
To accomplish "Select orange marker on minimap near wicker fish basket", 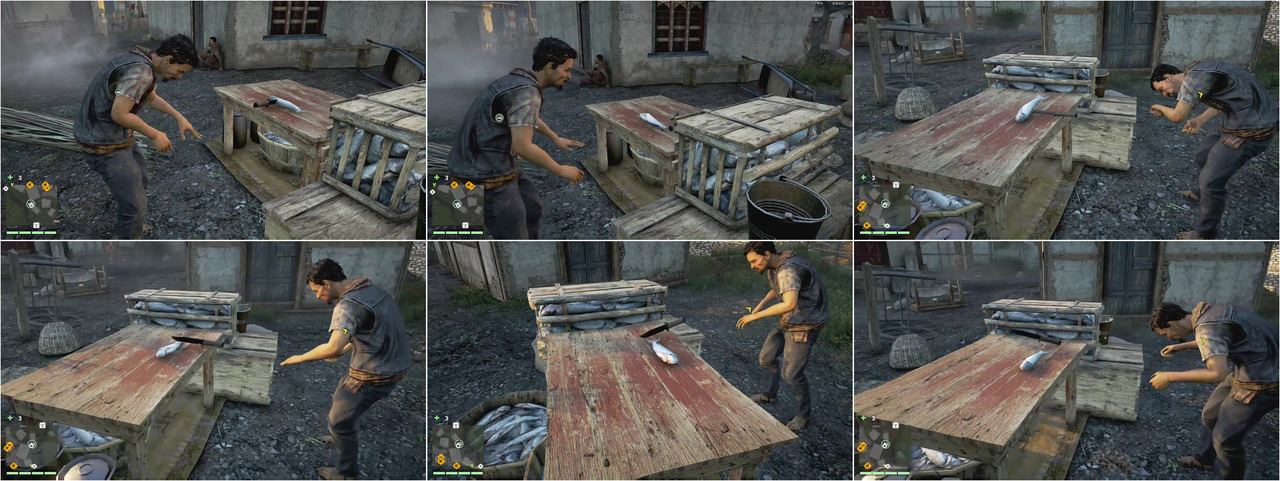I will [439, 459].
